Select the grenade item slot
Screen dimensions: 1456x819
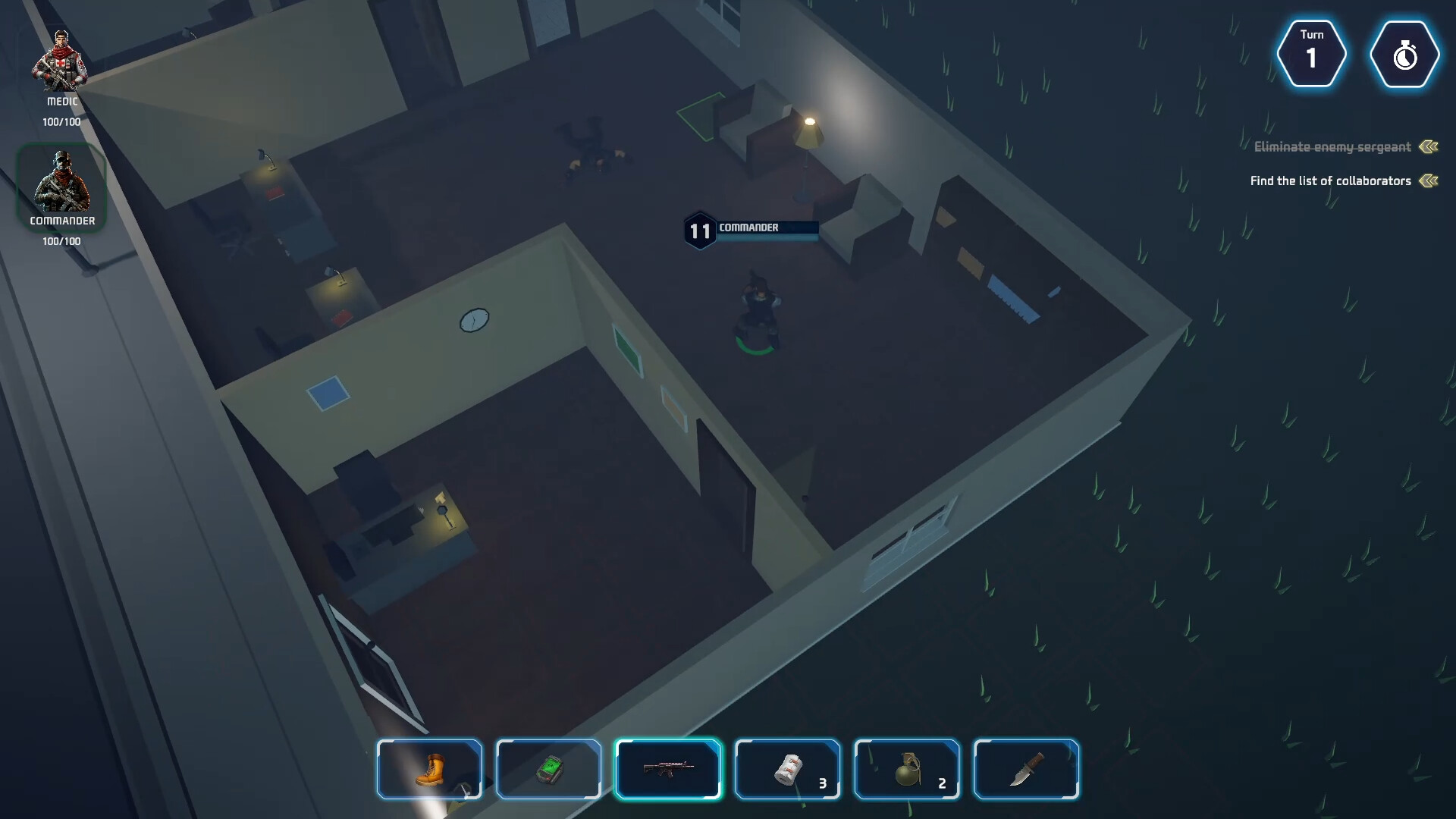point(907,769)
